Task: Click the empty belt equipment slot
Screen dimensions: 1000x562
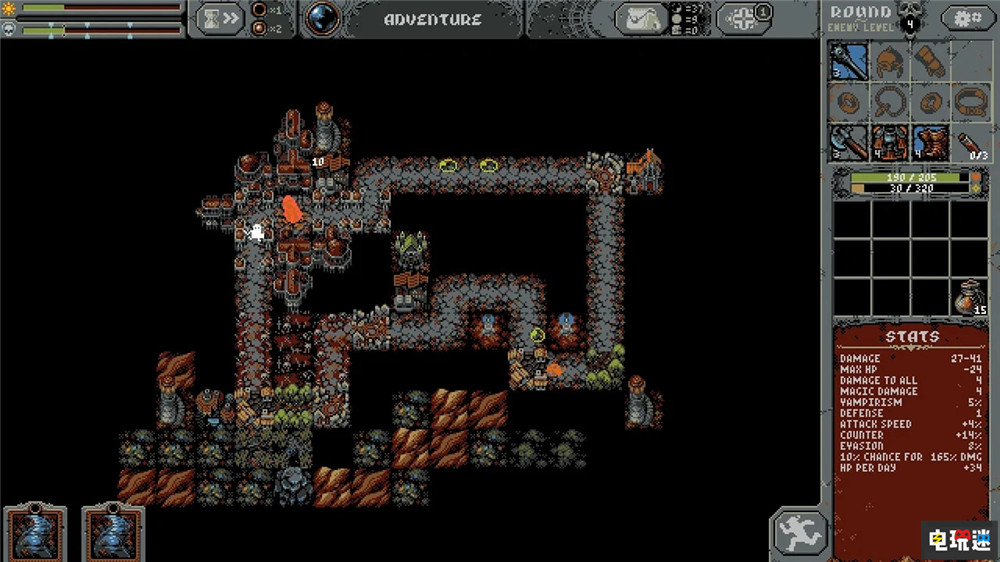Action: coord(969,102)
